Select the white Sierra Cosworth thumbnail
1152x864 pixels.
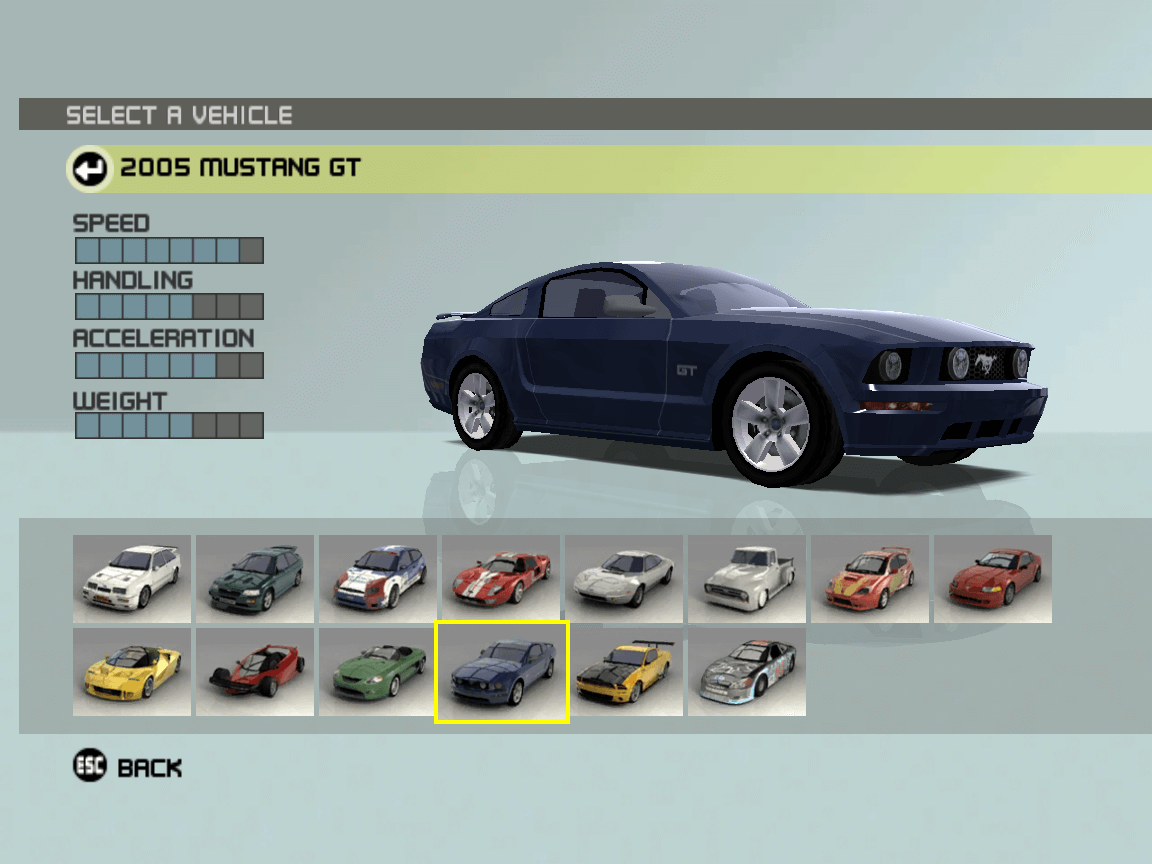132,579
